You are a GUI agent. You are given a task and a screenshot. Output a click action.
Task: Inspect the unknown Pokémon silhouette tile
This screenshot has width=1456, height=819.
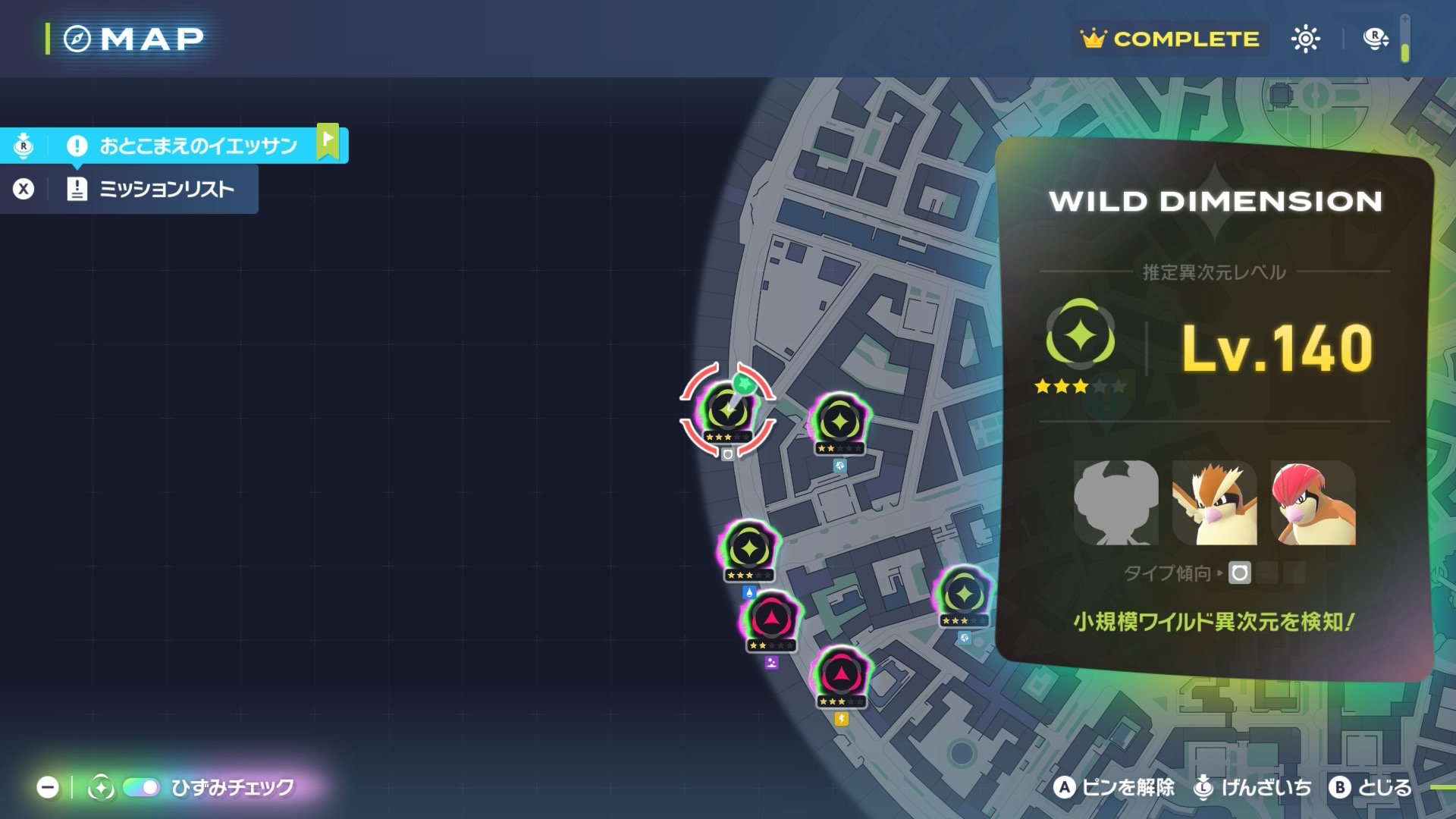pyautogui.click(x=1116, y=503)
